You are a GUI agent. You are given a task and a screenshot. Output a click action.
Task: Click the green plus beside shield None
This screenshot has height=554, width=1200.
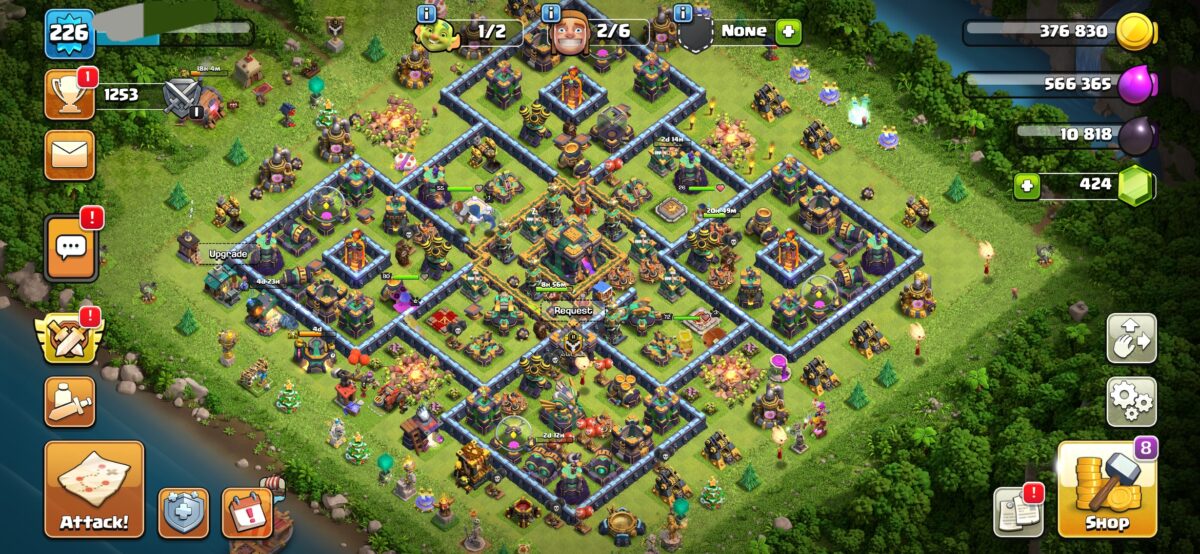[788, 31]
